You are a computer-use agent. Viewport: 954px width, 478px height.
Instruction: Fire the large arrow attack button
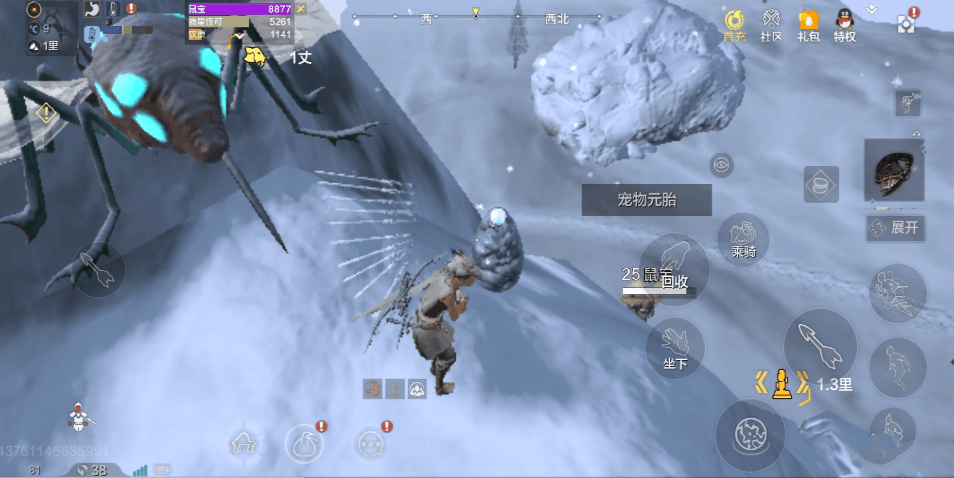819,345
